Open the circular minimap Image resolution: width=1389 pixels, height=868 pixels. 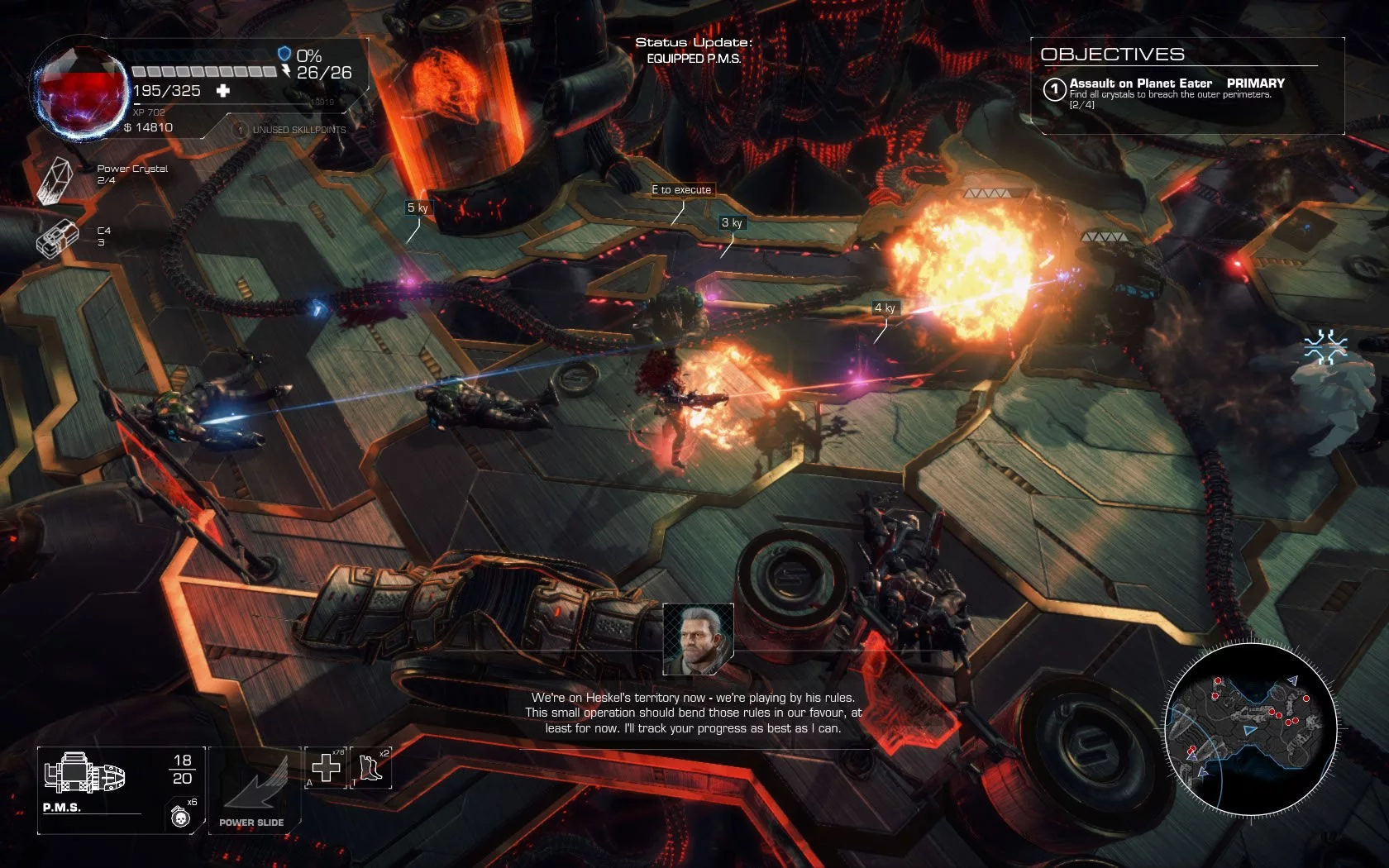(x=1250, y=725)
